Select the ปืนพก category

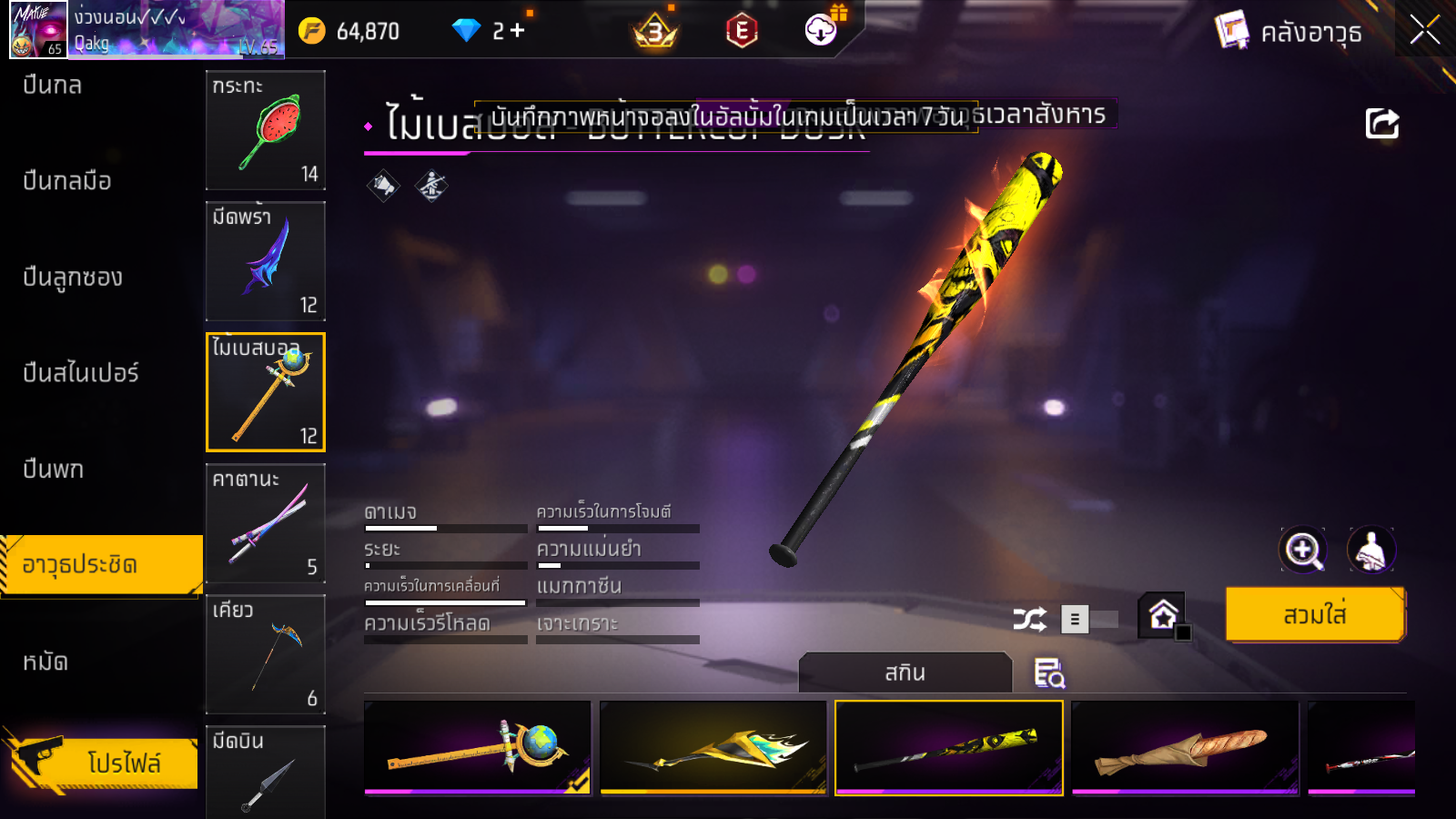click(54, 470)
